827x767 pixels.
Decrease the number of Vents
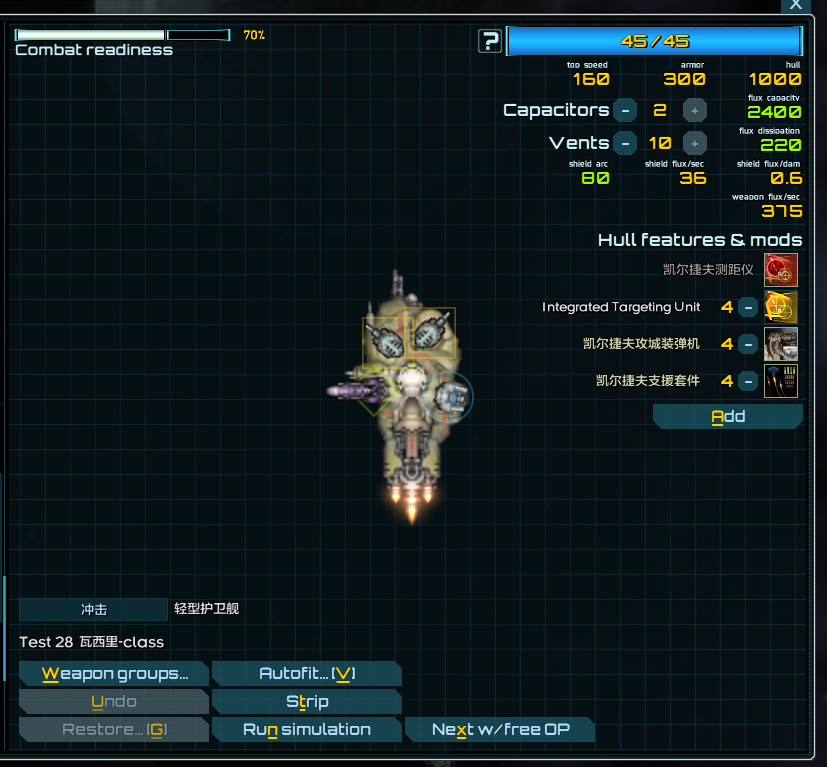(x=625, y=143)
